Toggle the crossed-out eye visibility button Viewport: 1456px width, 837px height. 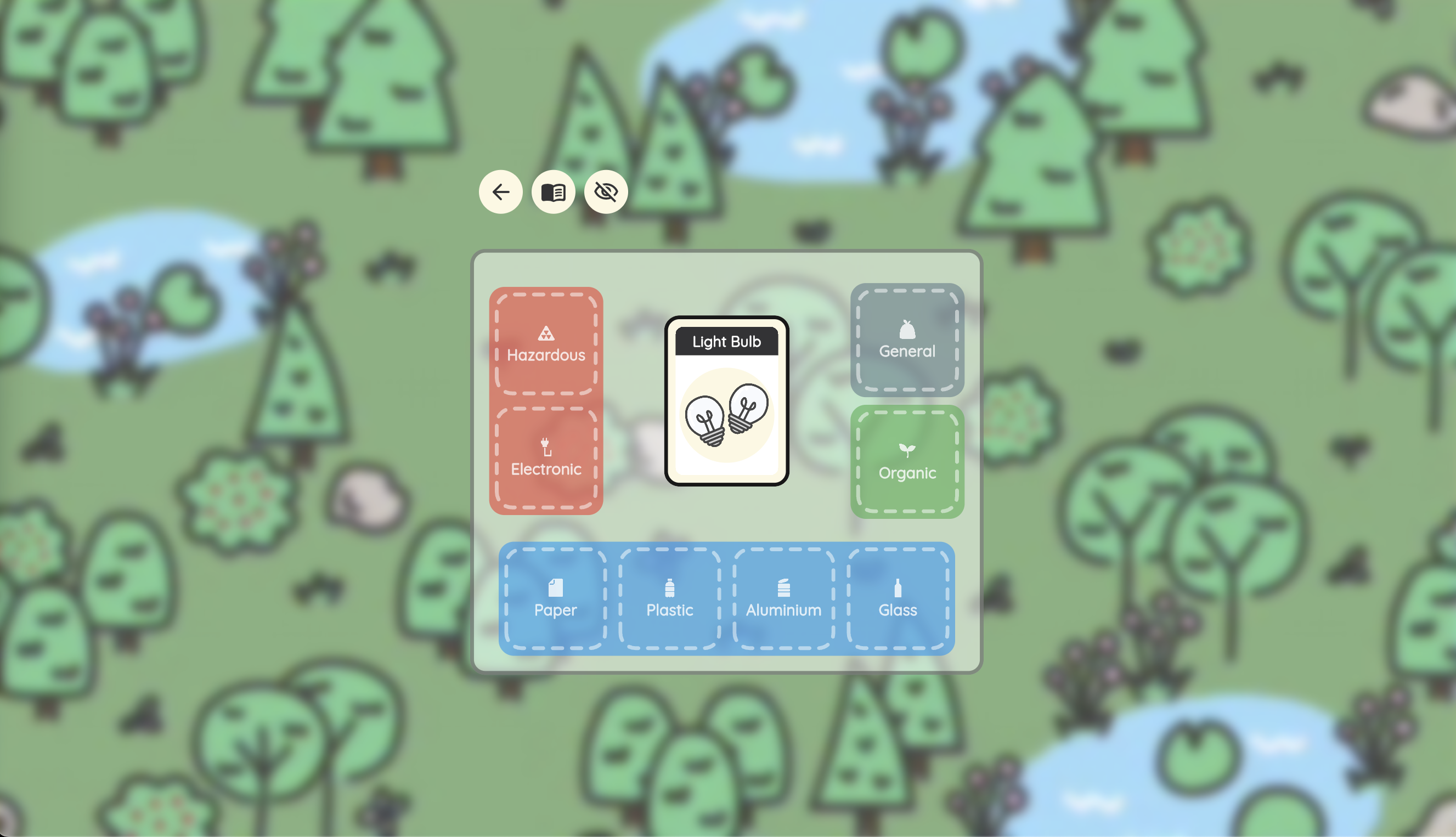606,192
